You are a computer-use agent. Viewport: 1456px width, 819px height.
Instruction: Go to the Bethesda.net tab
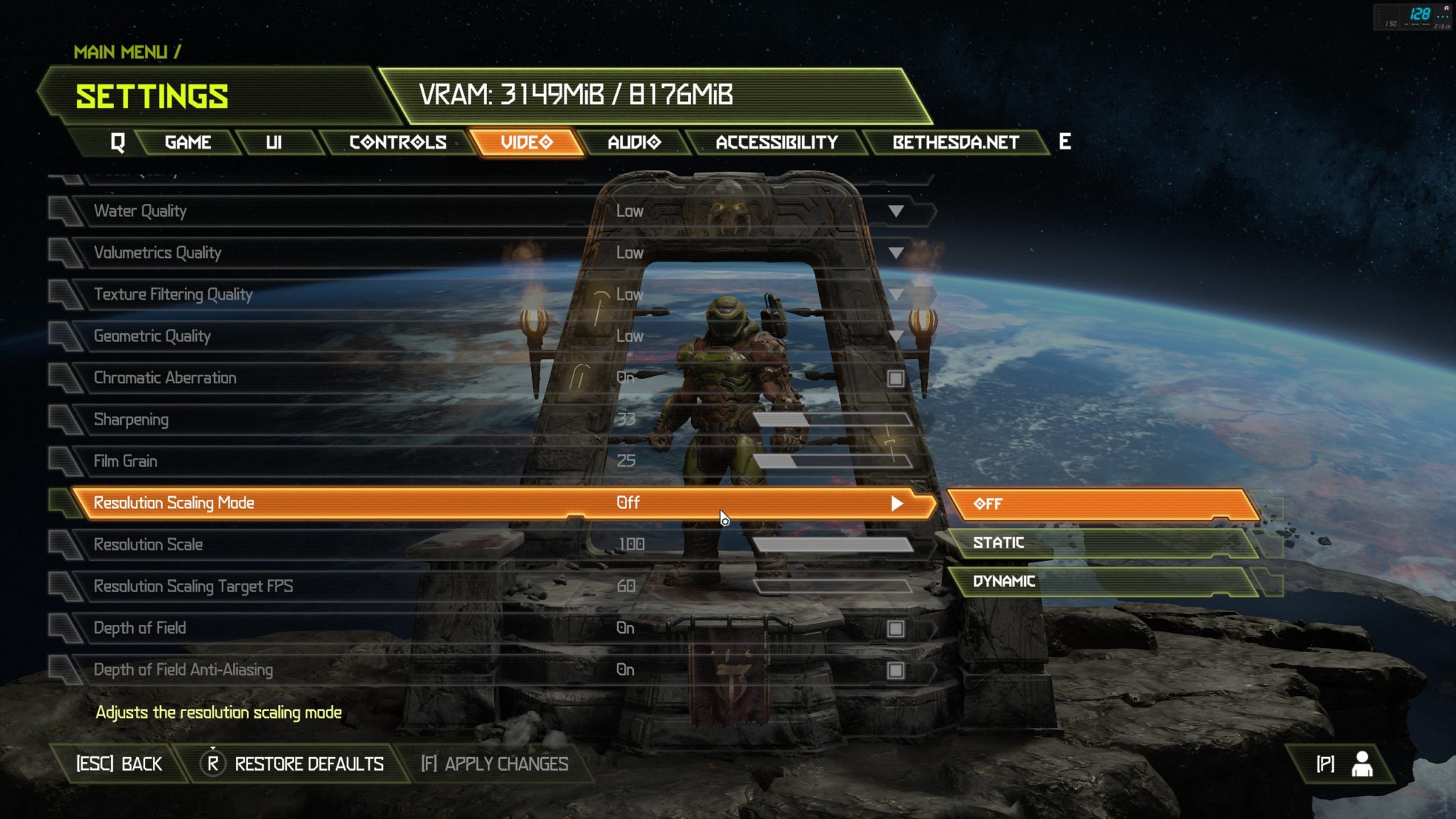click(x=955, y=142)
